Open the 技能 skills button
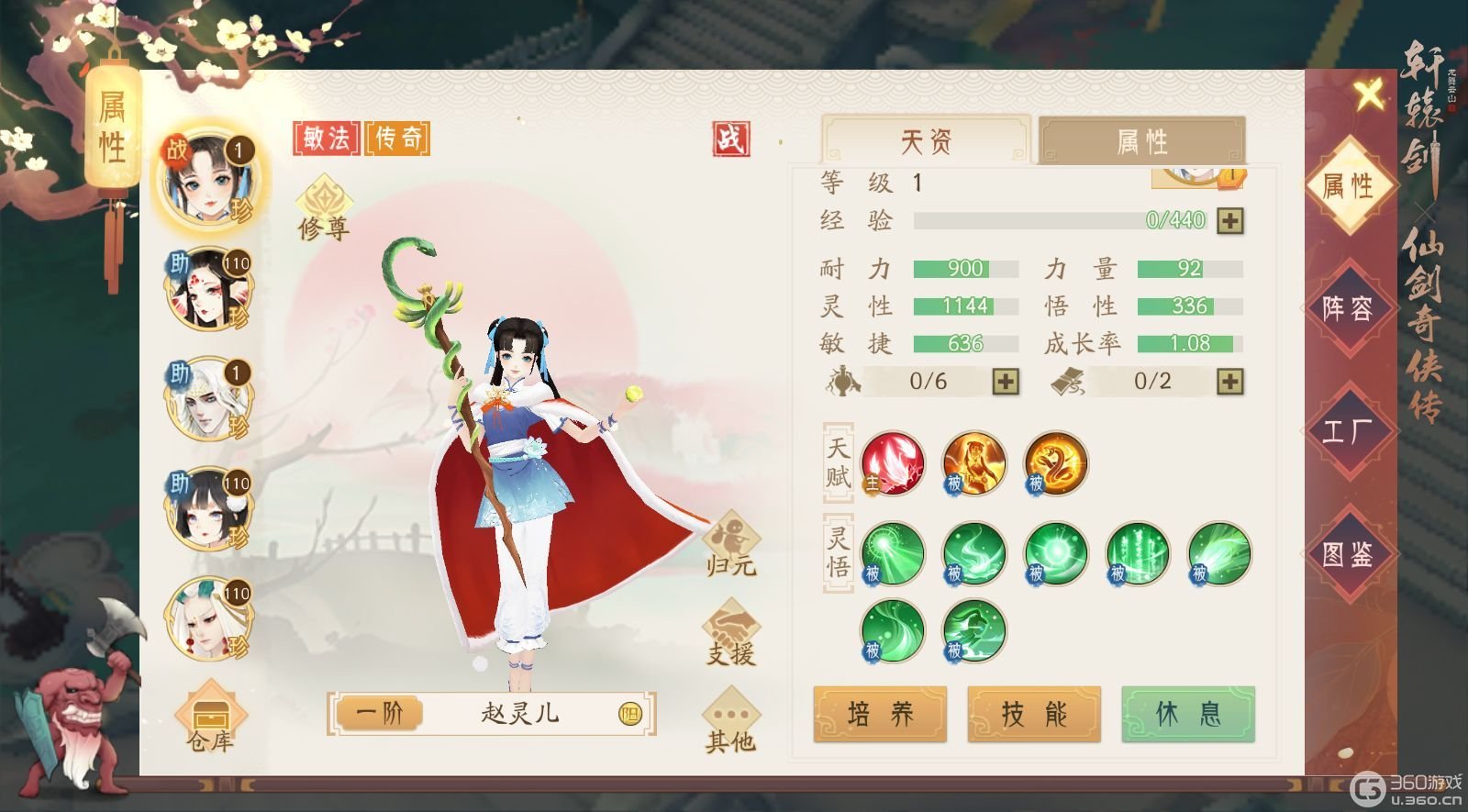The height and width of the screenshot is (812, 1468). point(1034,714)
